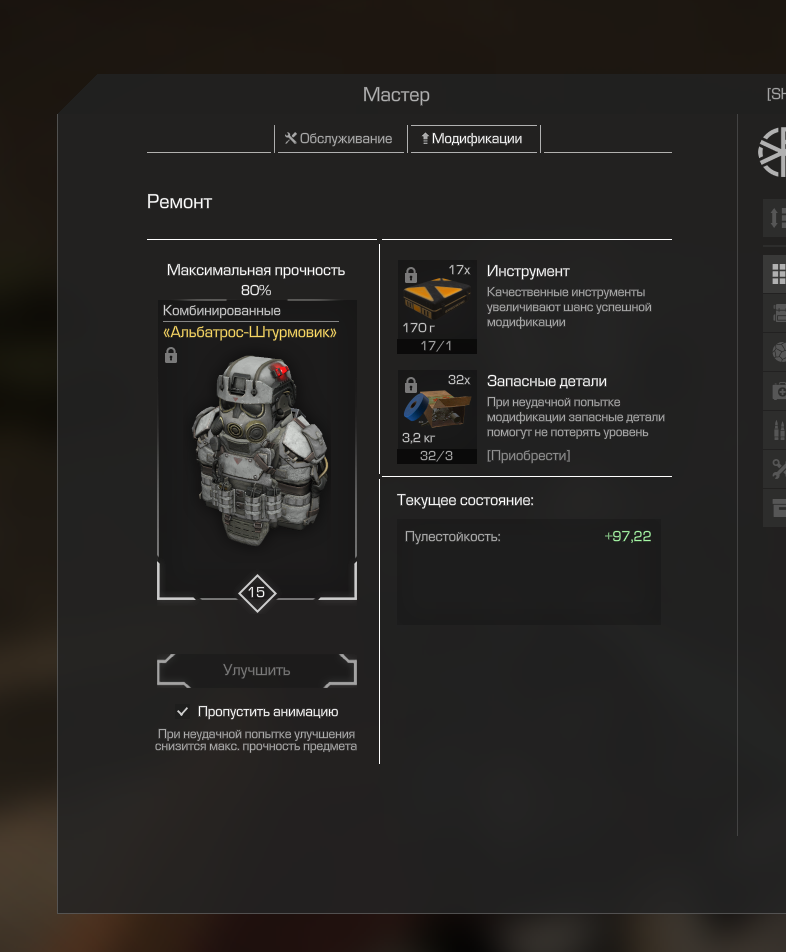Open the medkit category filter
This screenshot has height=952, width=786.
pos(777,391)
